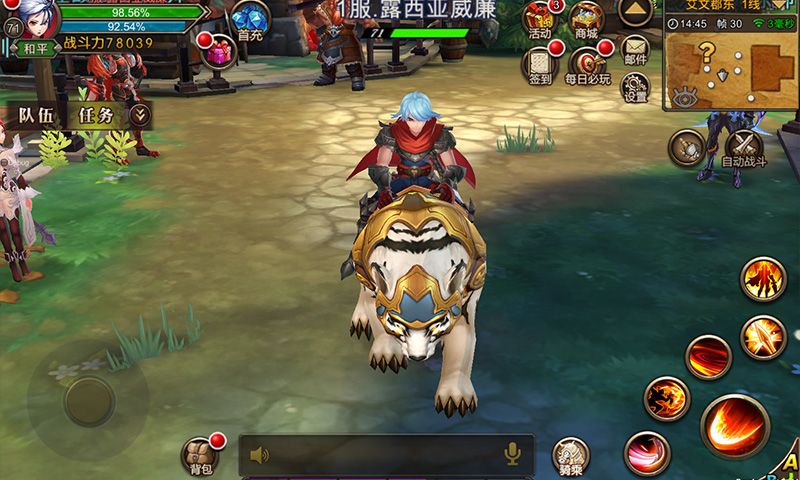The image size is (800, 480).
Task: Toggle the 骑乘 mount button
Action: [x=571, y=456]
